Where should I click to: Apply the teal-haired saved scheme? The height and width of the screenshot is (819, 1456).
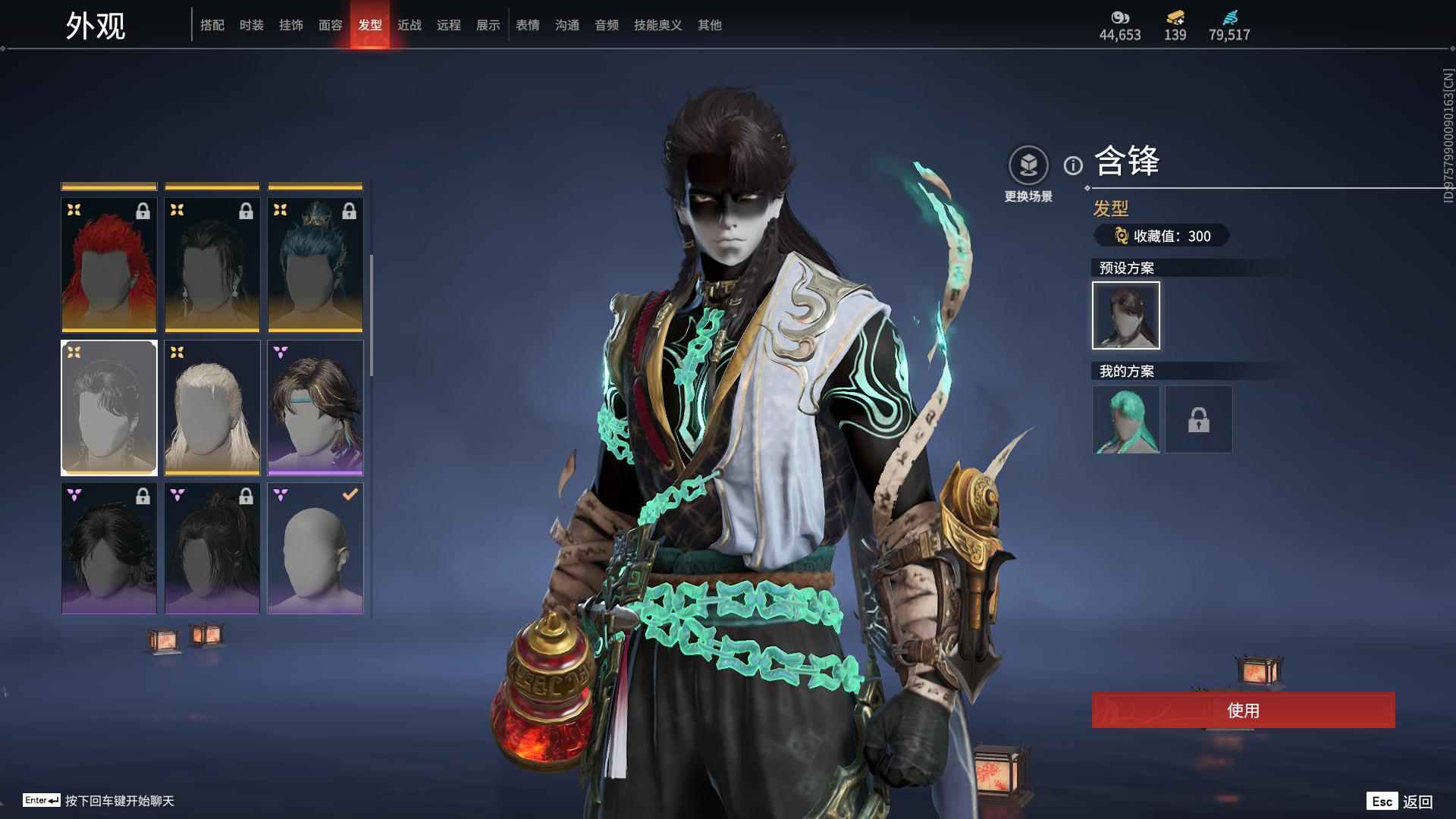[x=1126, y=419]
